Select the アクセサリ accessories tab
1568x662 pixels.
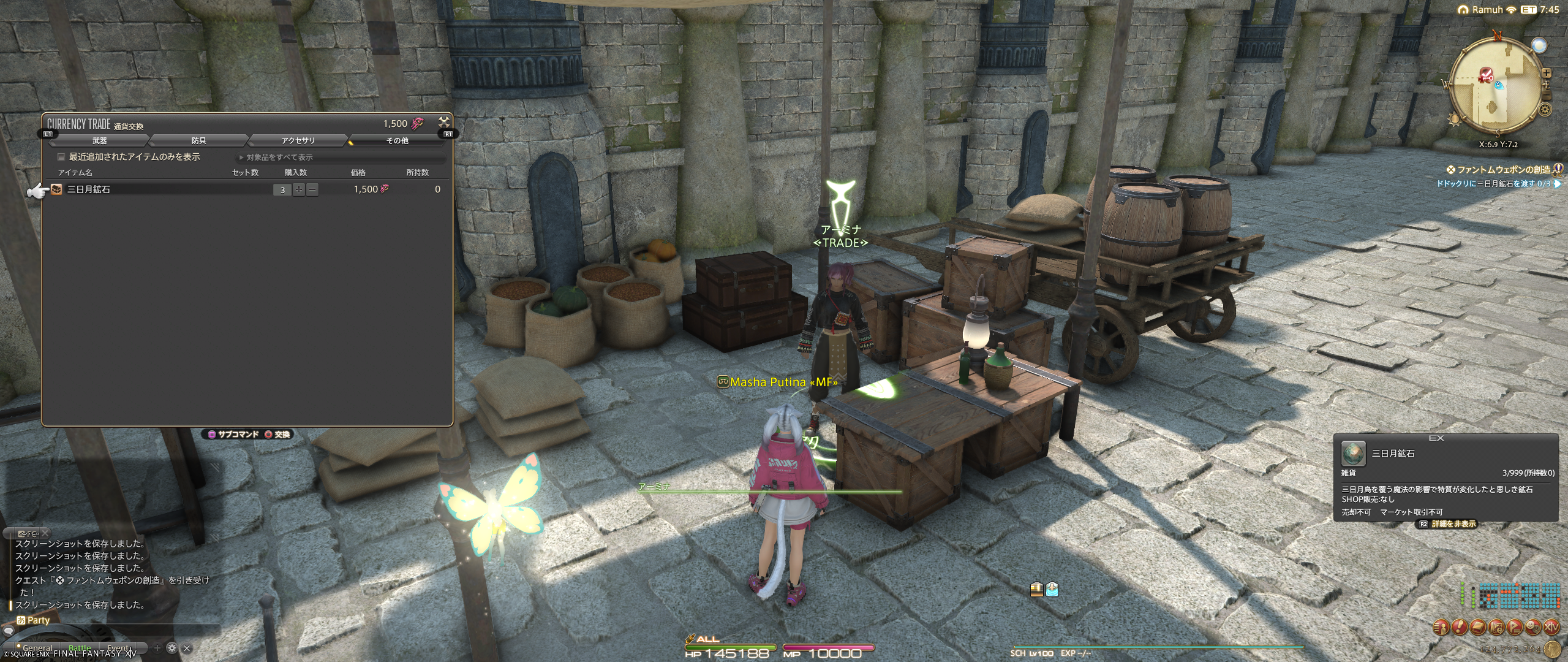(298, 141)
